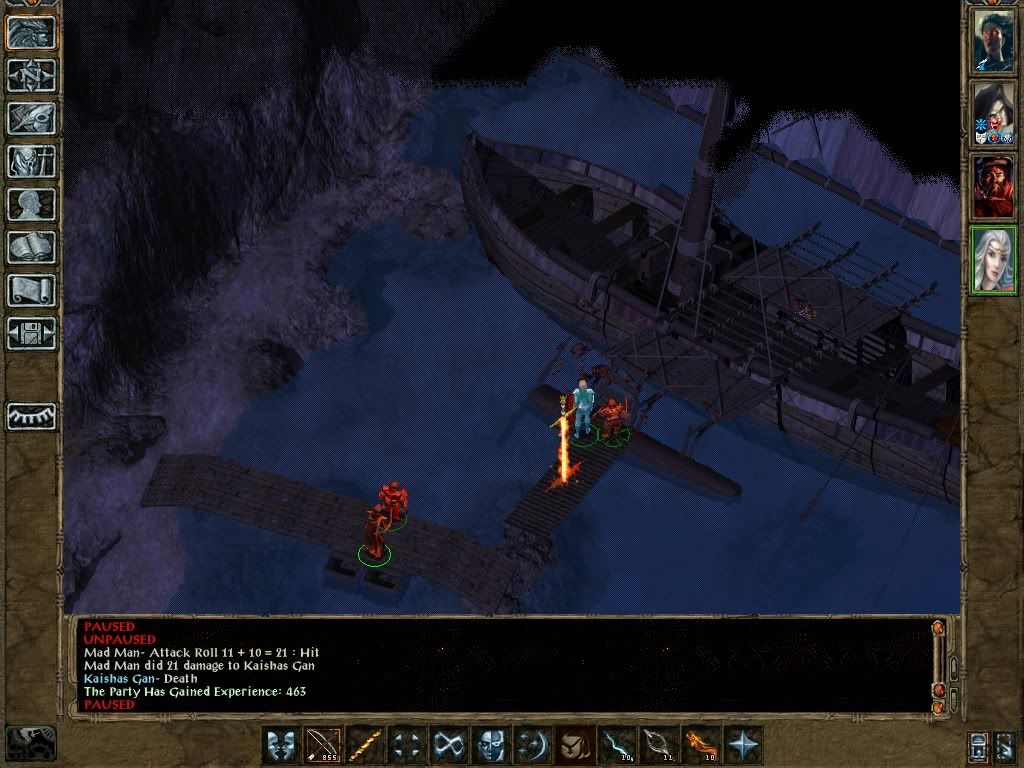The image size is (1024, 768).
Task: Select the red-bearded dwarf portrait
Action: (994, 187)
